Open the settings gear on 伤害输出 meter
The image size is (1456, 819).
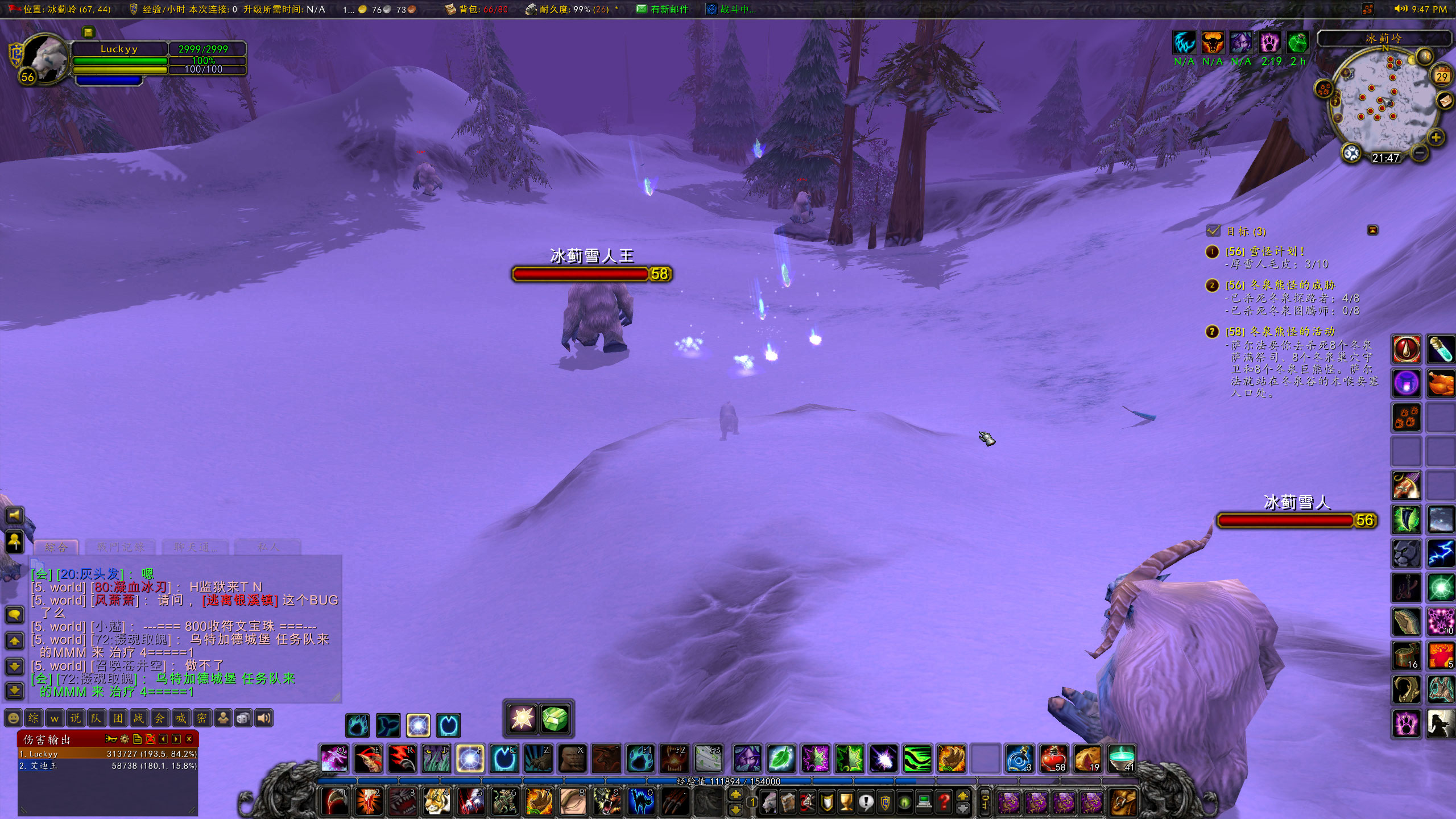(124, 739)
